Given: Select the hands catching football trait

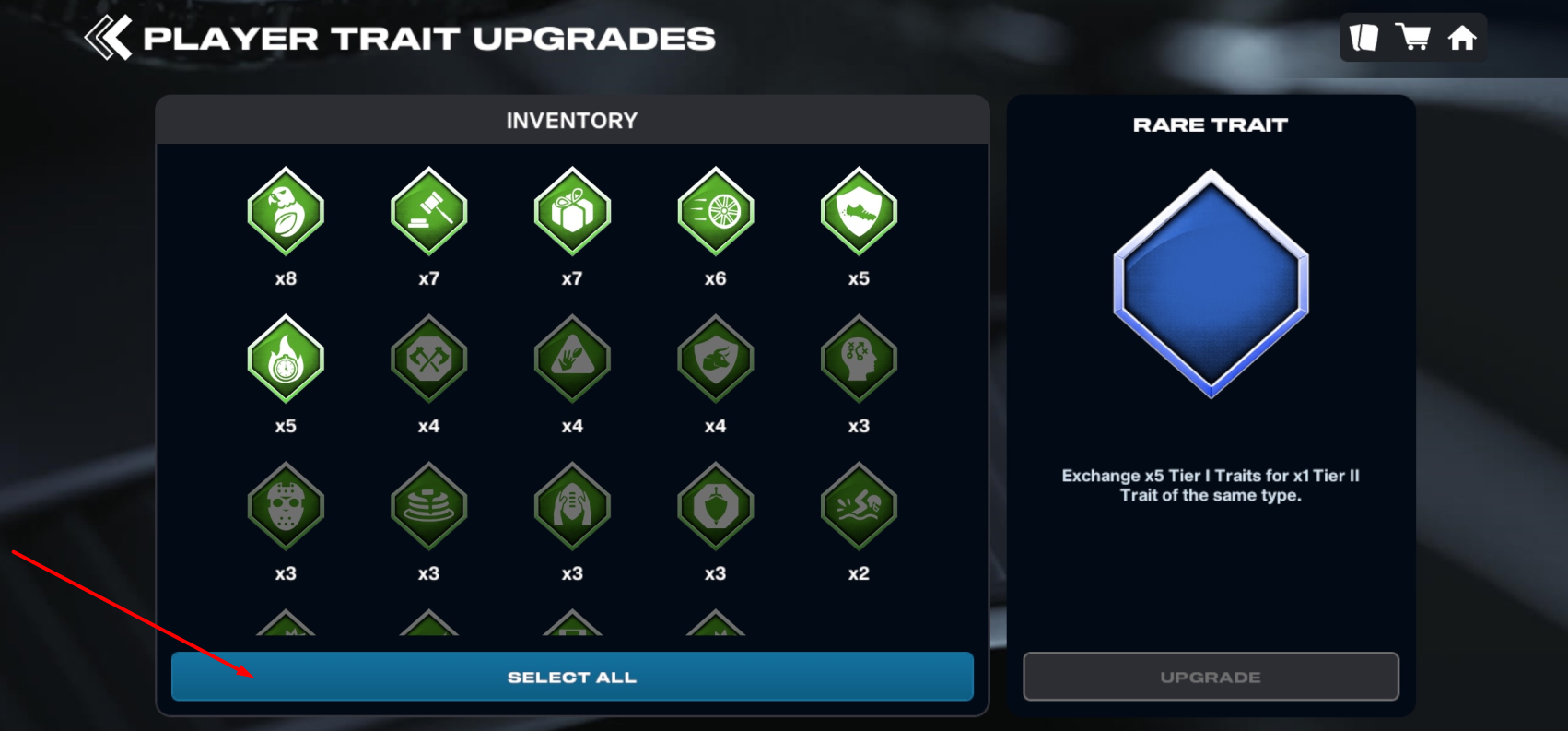Looking at the screenshot, I should (x=572, y=506).
